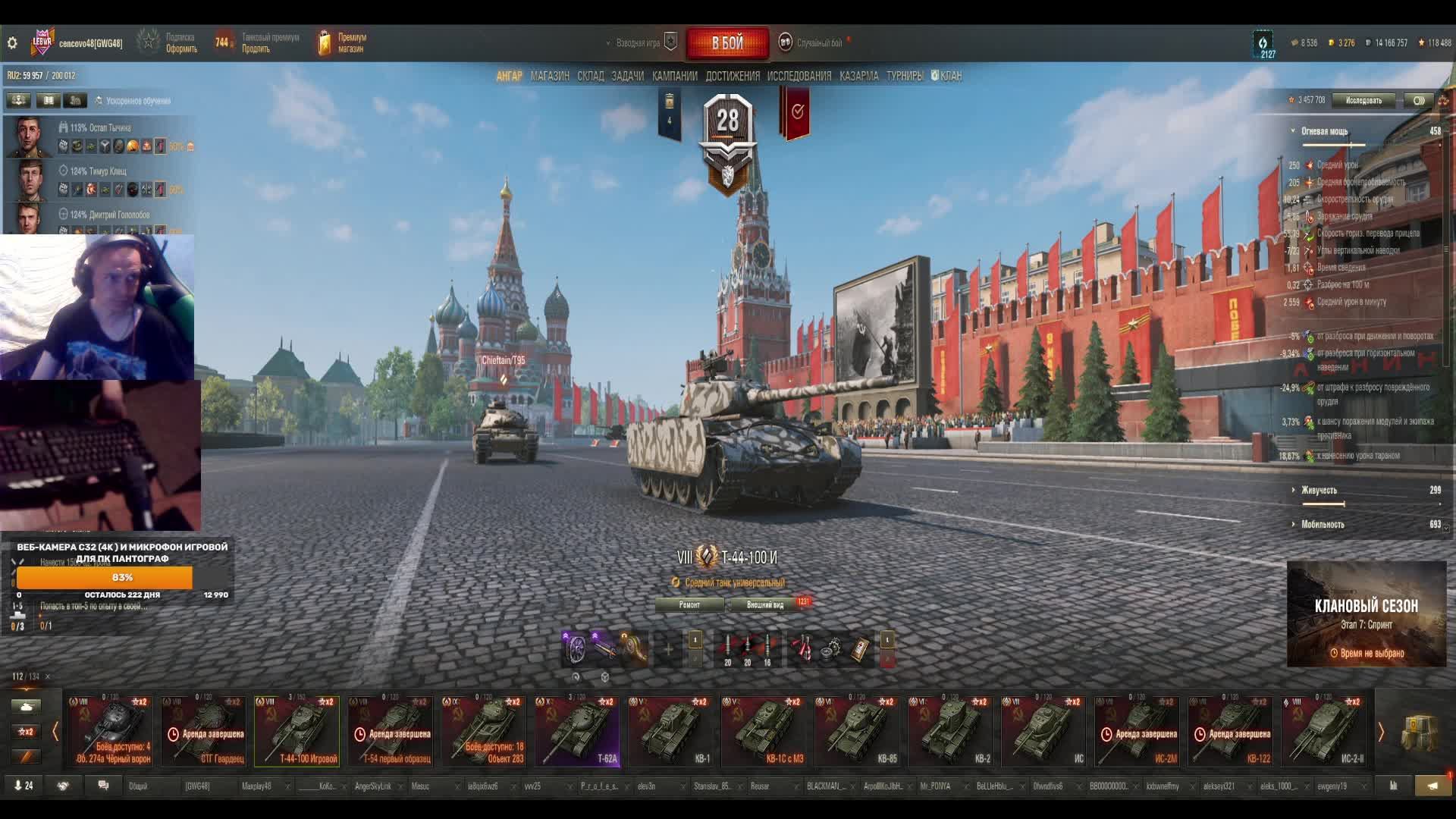The width and height of the screenshot is (1456, 819).
Task: Start the battle with В БОЙ button
Action: [x=726, y=43]
